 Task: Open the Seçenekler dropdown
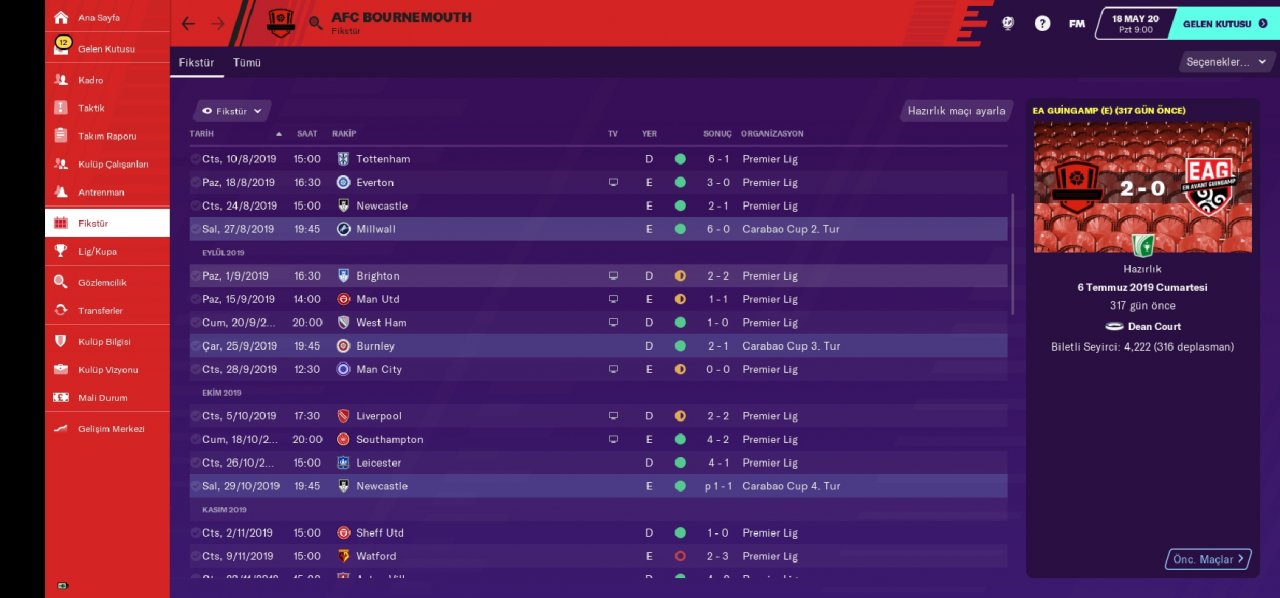1225,62
